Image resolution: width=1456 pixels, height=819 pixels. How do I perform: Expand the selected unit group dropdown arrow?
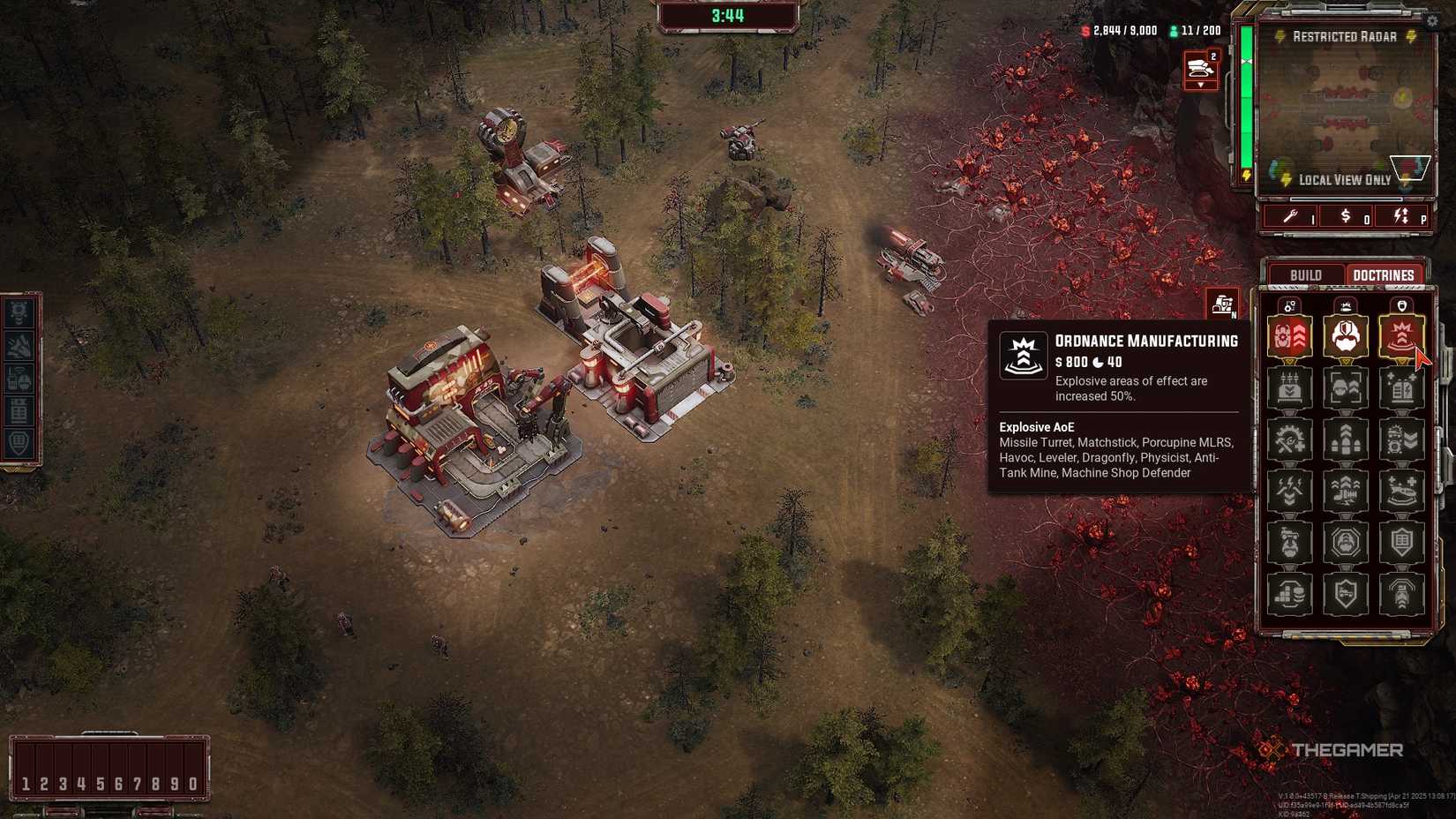[1202, 84]
